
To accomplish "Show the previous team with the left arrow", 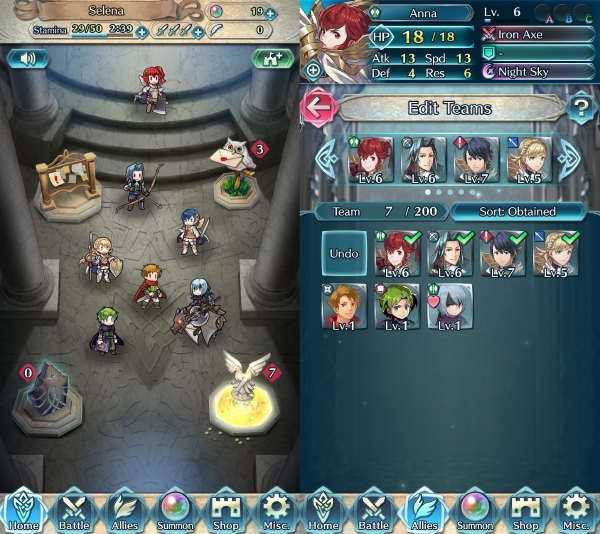I will pyautogui.click(x=325, y=158).
